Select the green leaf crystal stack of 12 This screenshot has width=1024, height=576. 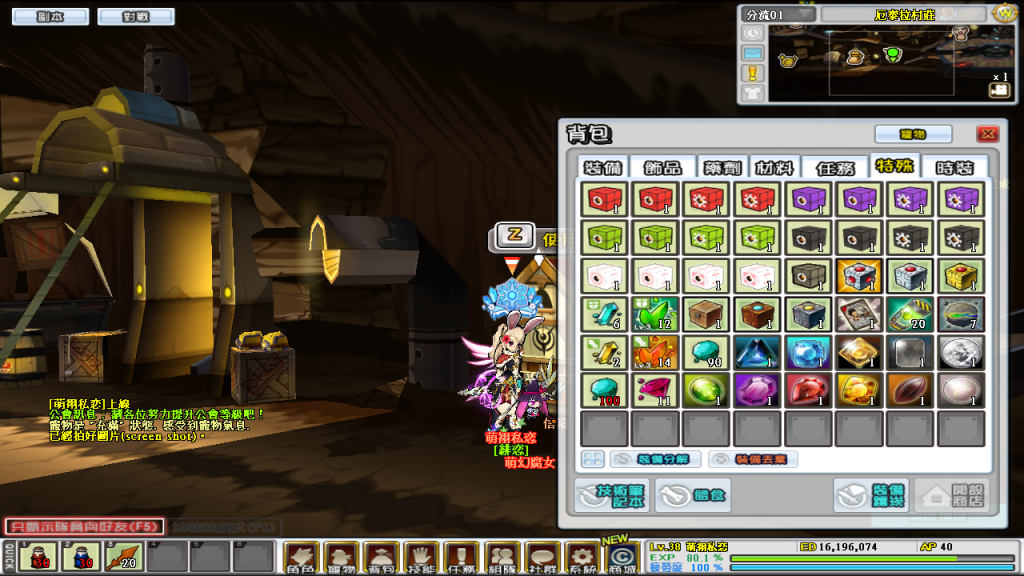click(655, 314)
